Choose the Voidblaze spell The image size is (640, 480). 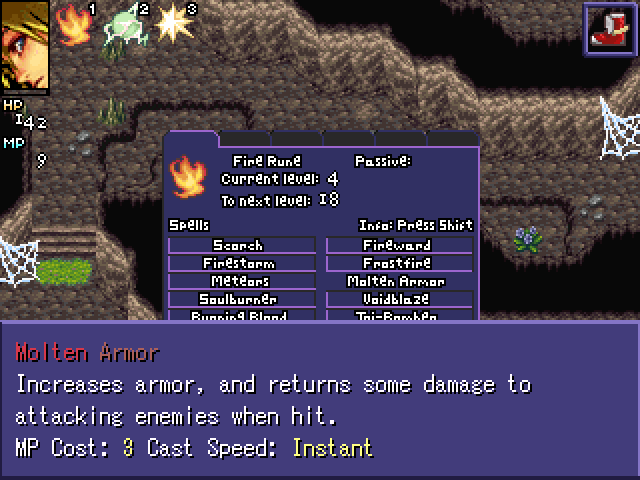tap(400, 299)
